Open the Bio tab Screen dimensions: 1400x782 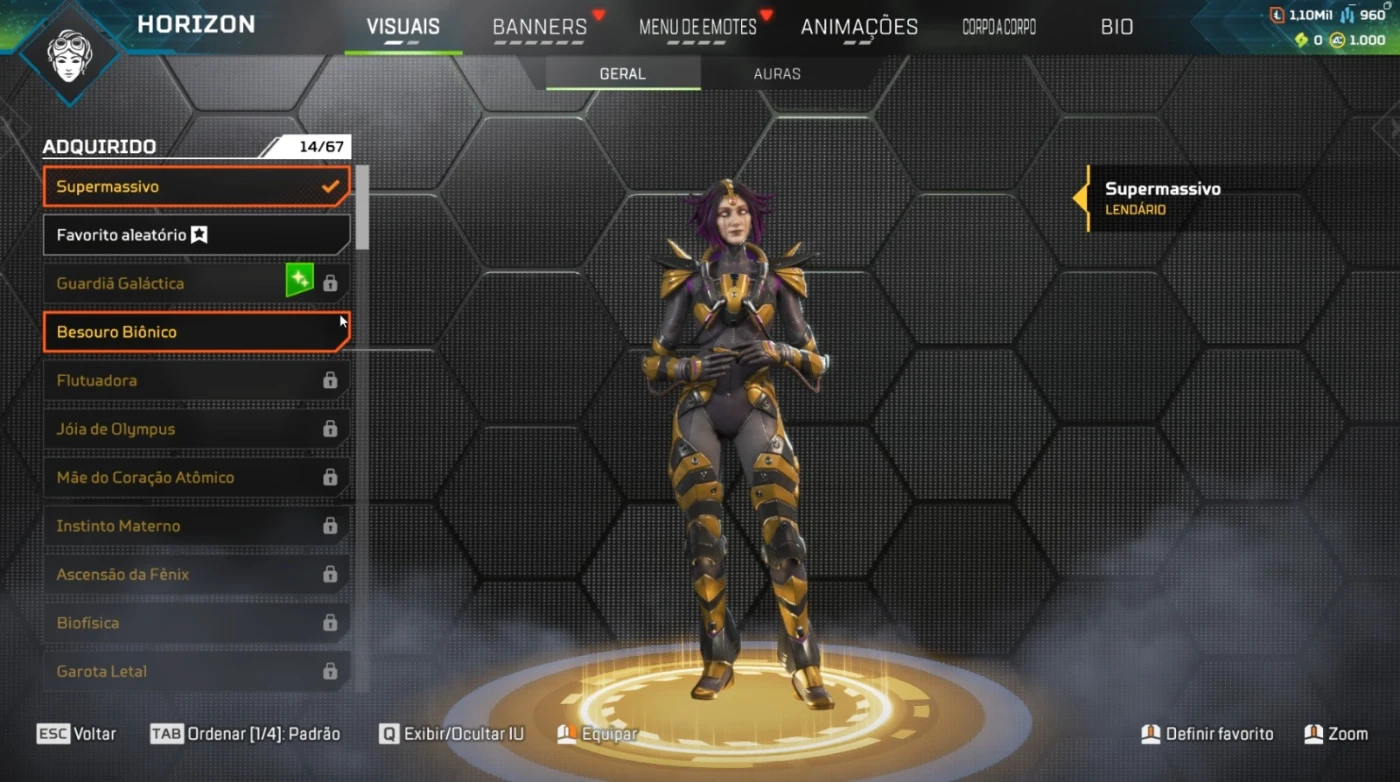1117,27
